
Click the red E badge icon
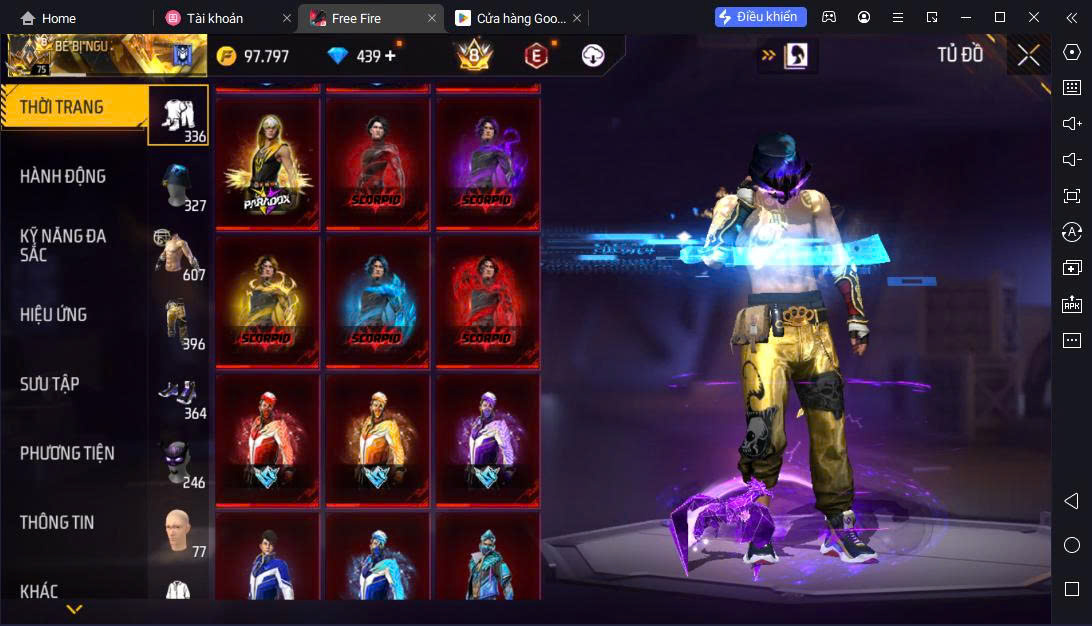point(537,57)
